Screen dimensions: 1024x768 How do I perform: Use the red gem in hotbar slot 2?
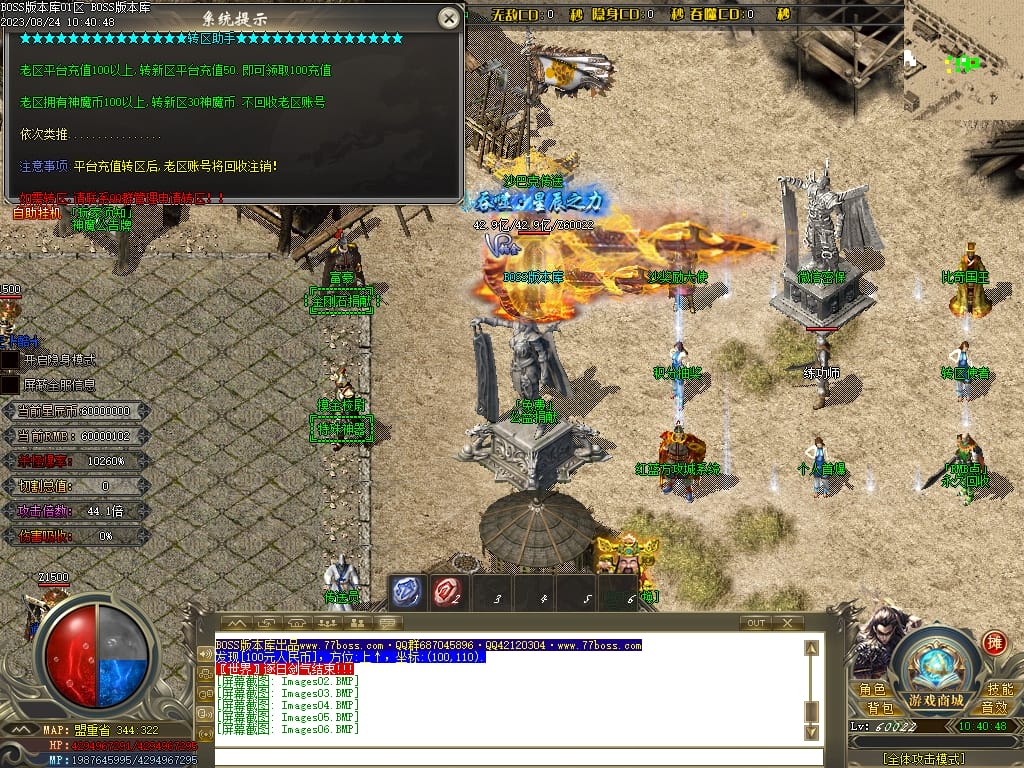448,593
